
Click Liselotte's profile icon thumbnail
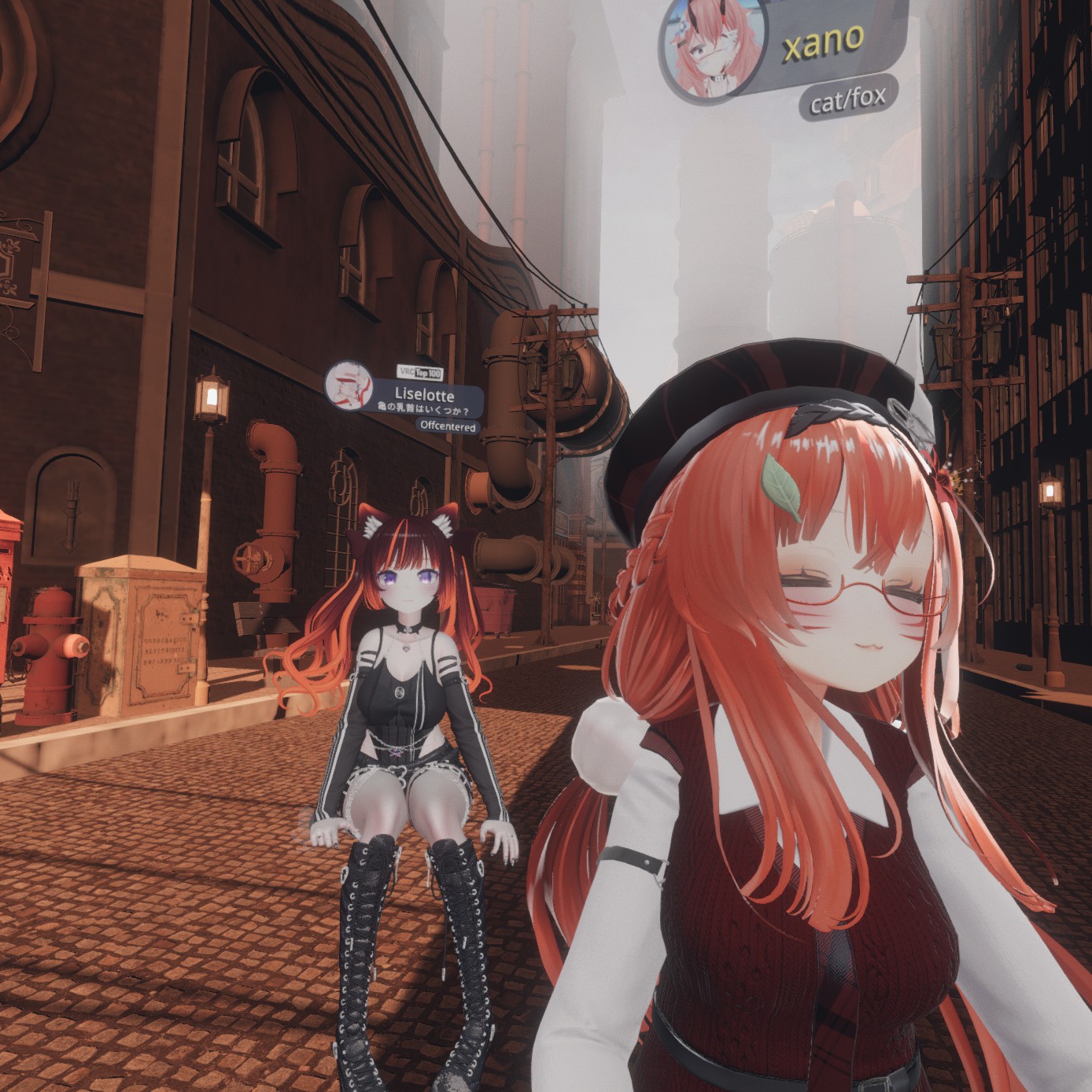pyautogui.click(x=349, y=386)
